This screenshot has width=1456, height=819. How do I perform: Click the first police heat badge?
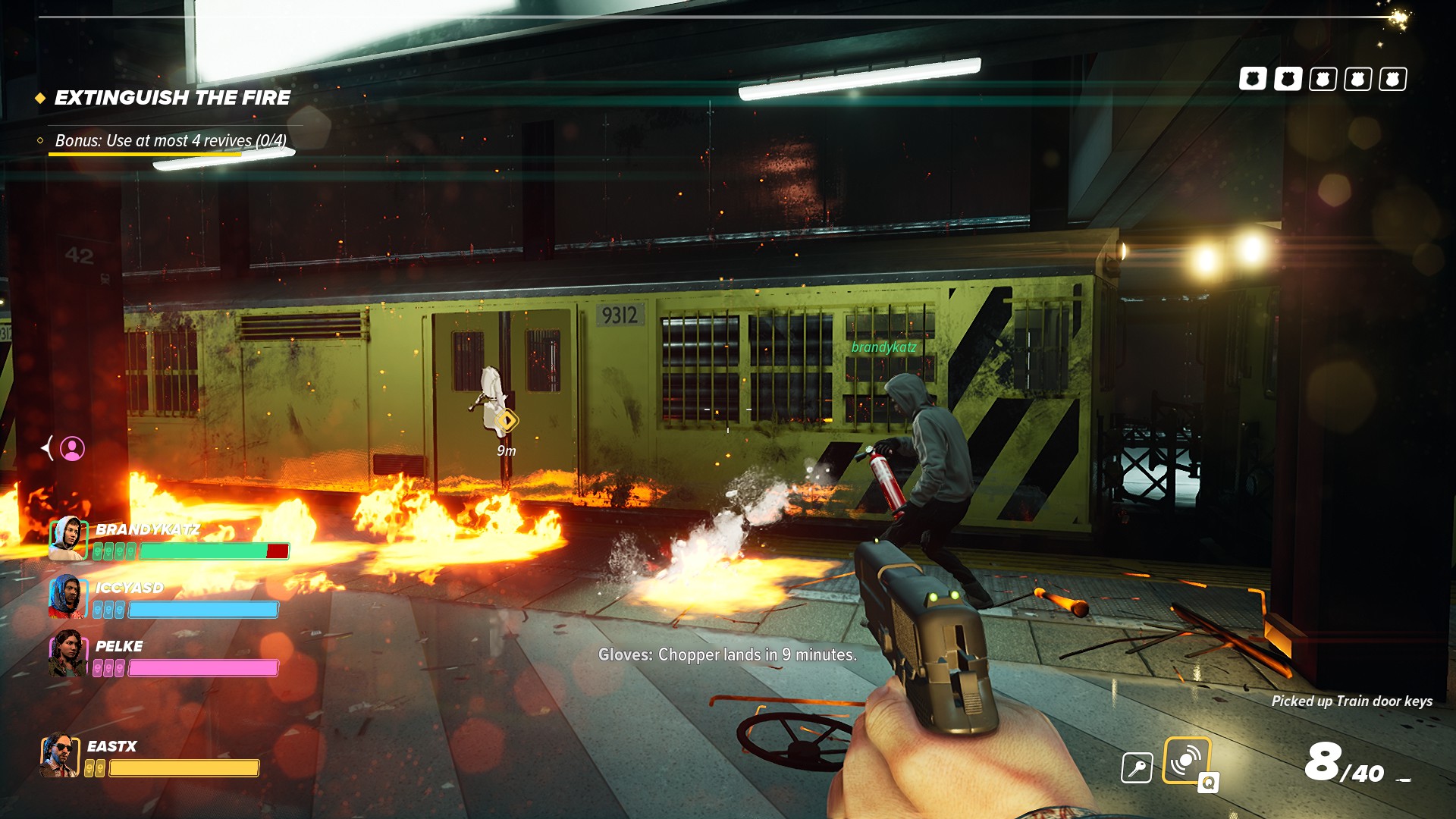1253,79
